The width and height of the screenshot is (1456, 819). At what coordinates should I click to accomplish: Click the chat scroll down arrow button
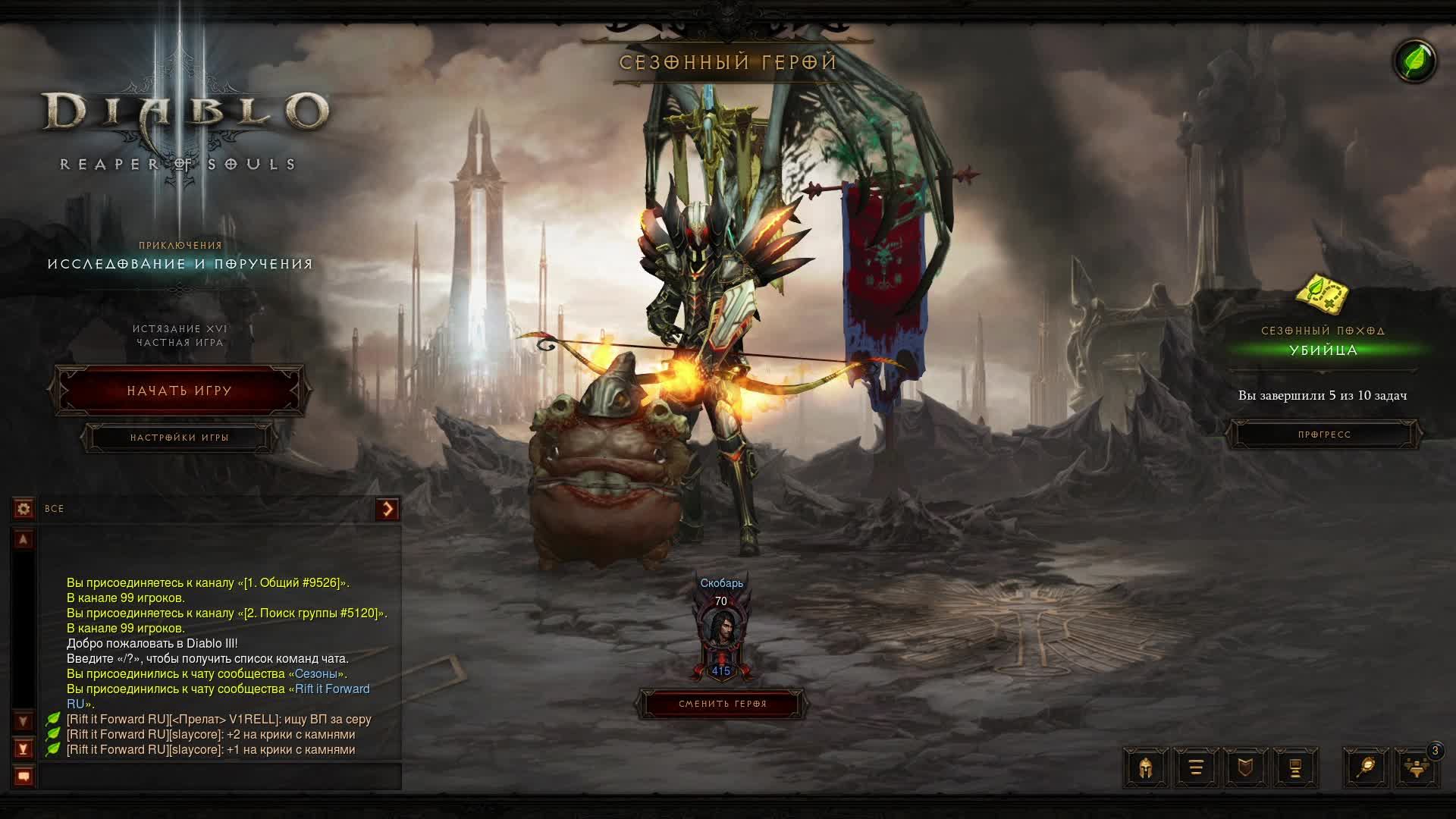point(24,721)
